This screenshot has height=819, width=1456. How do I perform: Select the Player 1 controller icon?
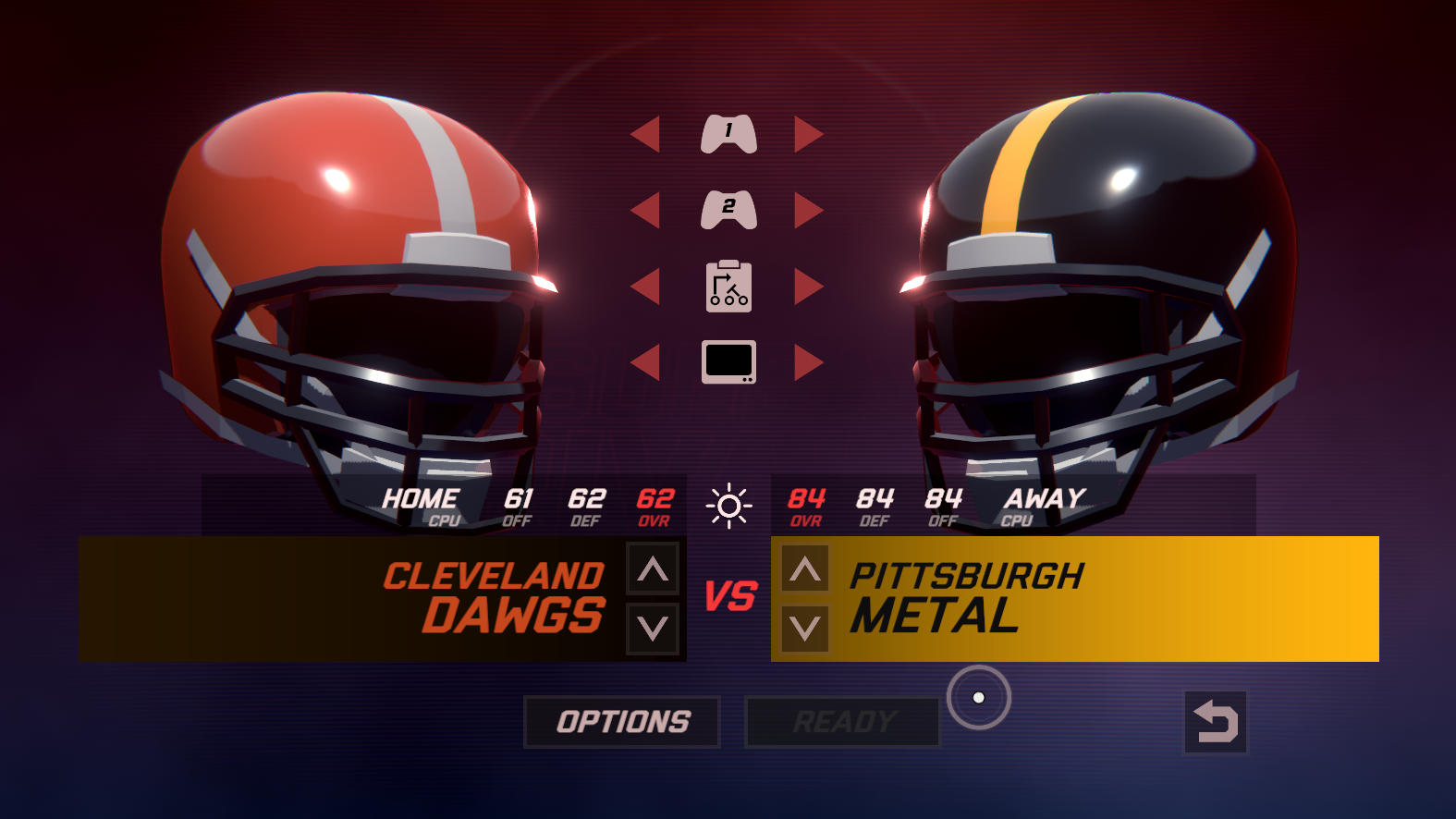point(728,132)
